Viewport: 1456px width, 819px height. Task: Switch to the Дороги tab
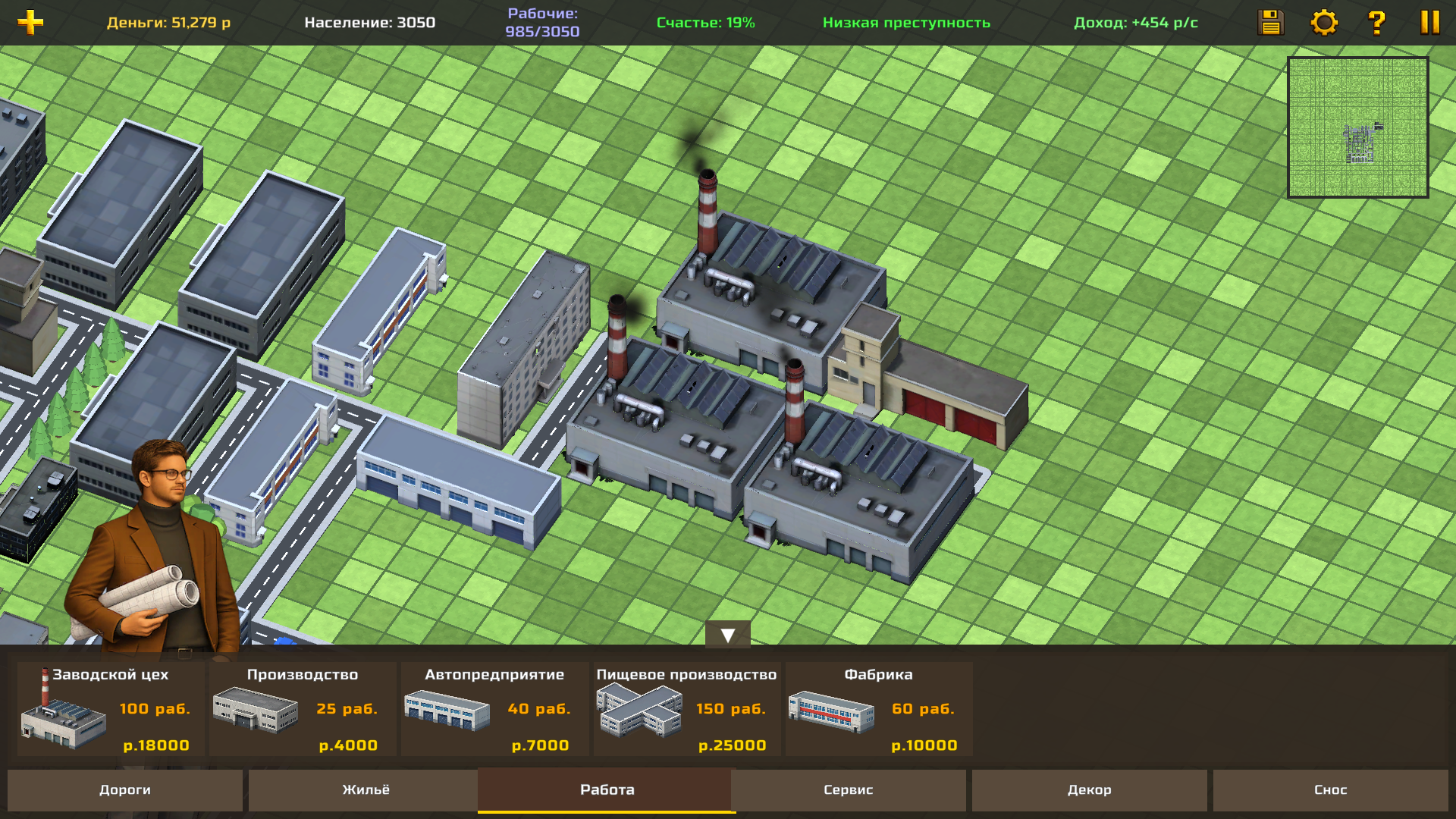point(126,789)
